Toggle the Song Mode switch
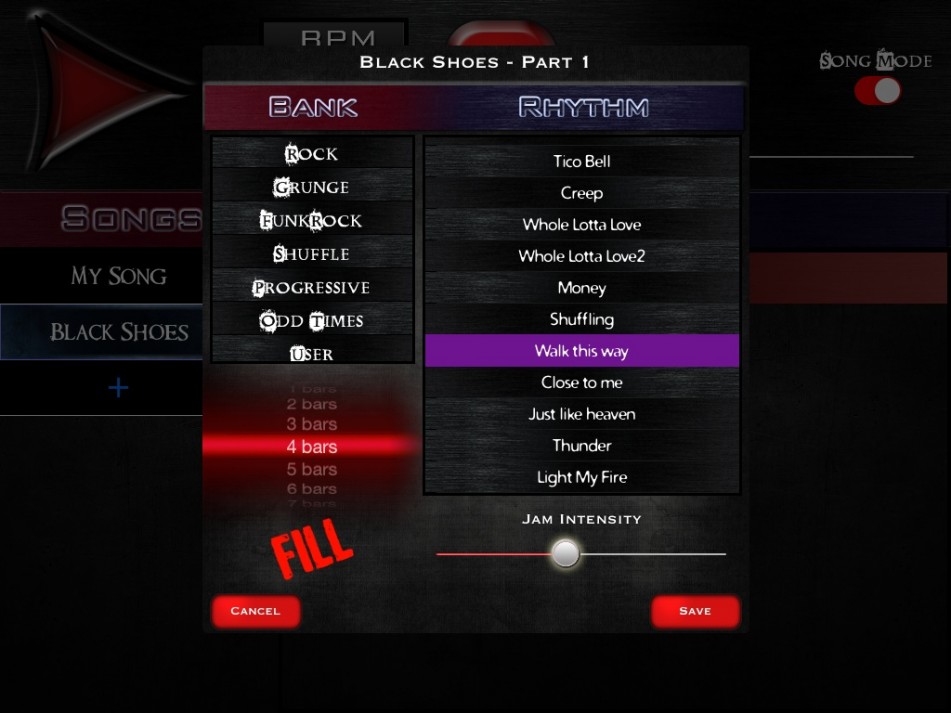The height and width of the screenshot is (713, 951). tap(877, 91)
